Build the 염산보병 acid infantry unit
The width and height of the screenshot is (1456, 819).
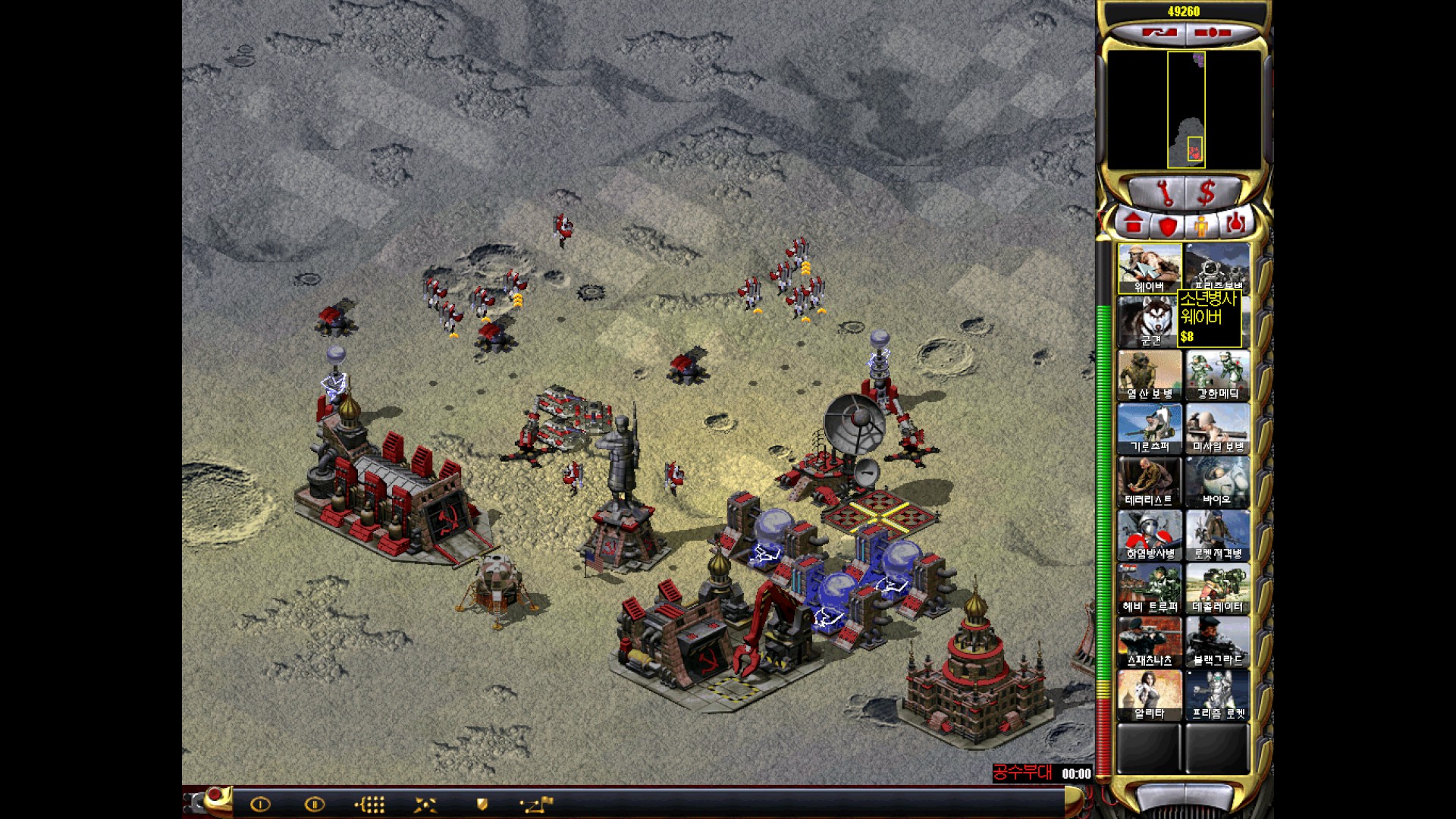click(x=1149, y=375)
